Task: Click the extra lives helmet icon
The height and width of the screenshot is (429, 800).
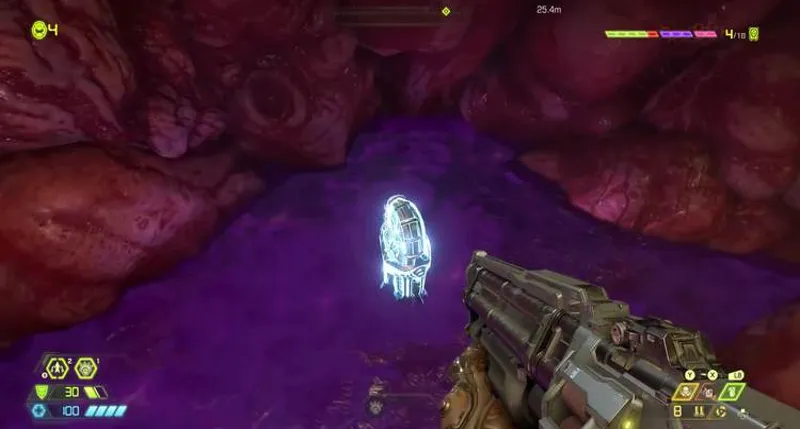Action: pos(39,30)
